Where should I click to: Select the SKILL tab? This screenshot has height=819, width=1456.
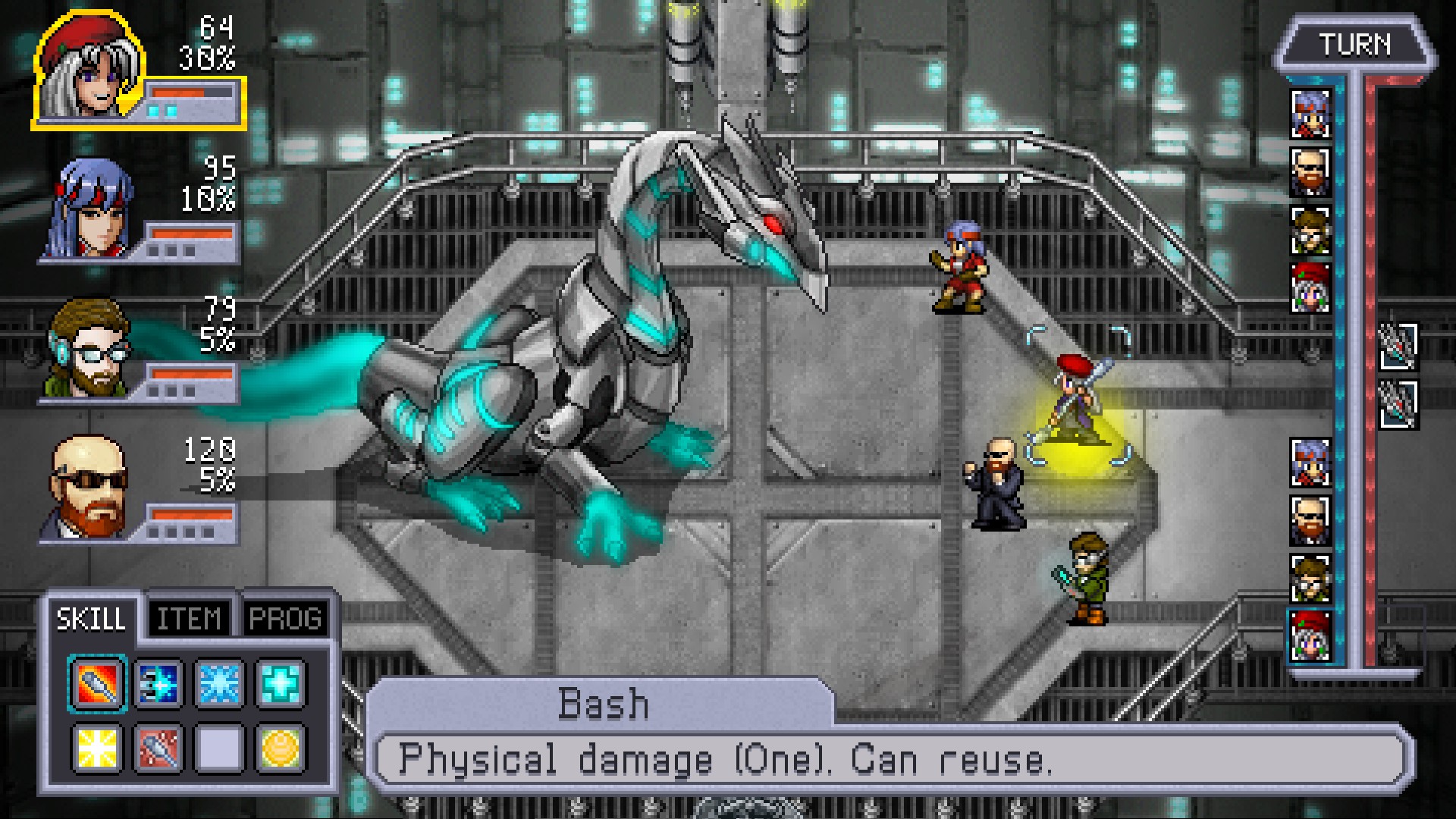click(x=91, y=620)
